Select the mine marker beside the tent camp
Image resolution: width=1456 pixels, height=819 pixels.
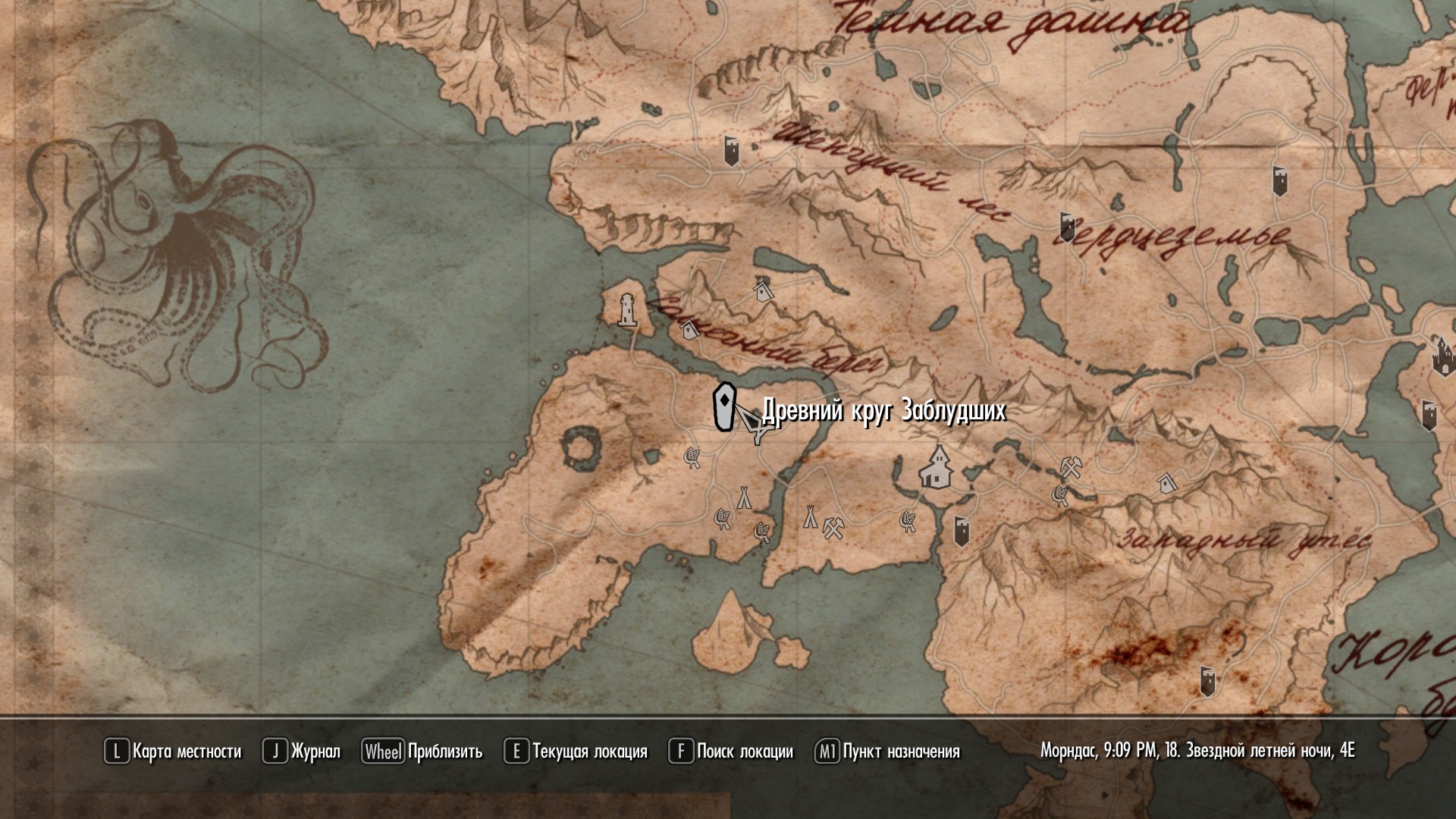point(833,527)
